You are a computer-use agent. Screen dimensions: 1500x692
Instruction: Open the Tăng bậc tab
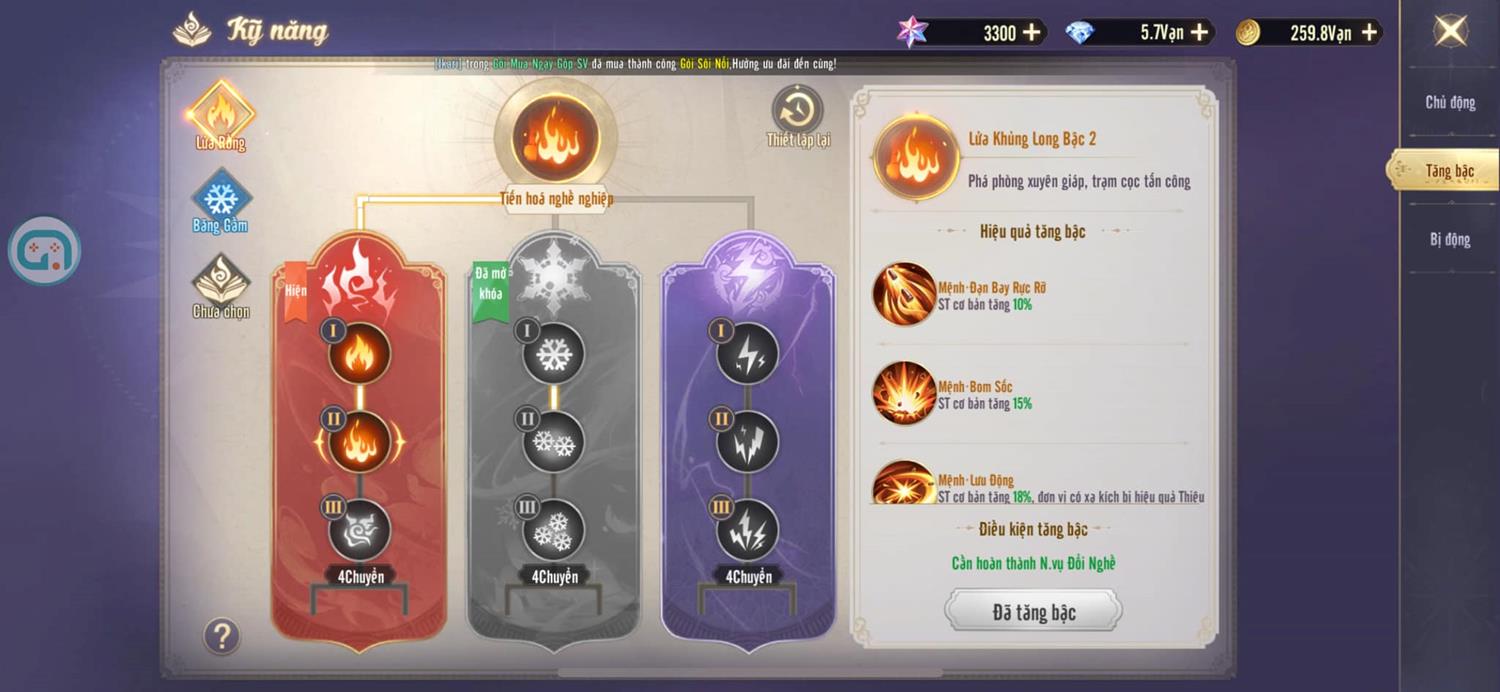1449,171
